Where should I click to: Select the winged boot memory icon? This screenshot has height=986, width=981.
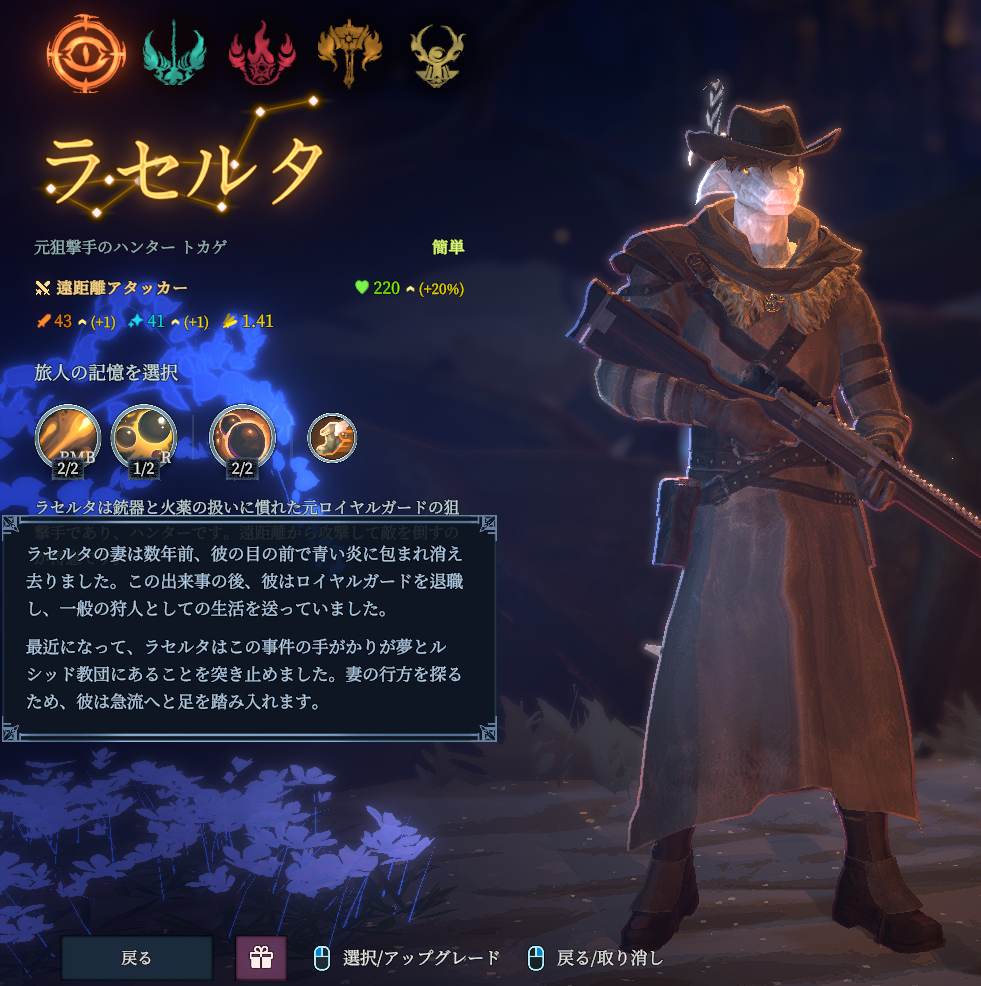[x=331, y=438]
